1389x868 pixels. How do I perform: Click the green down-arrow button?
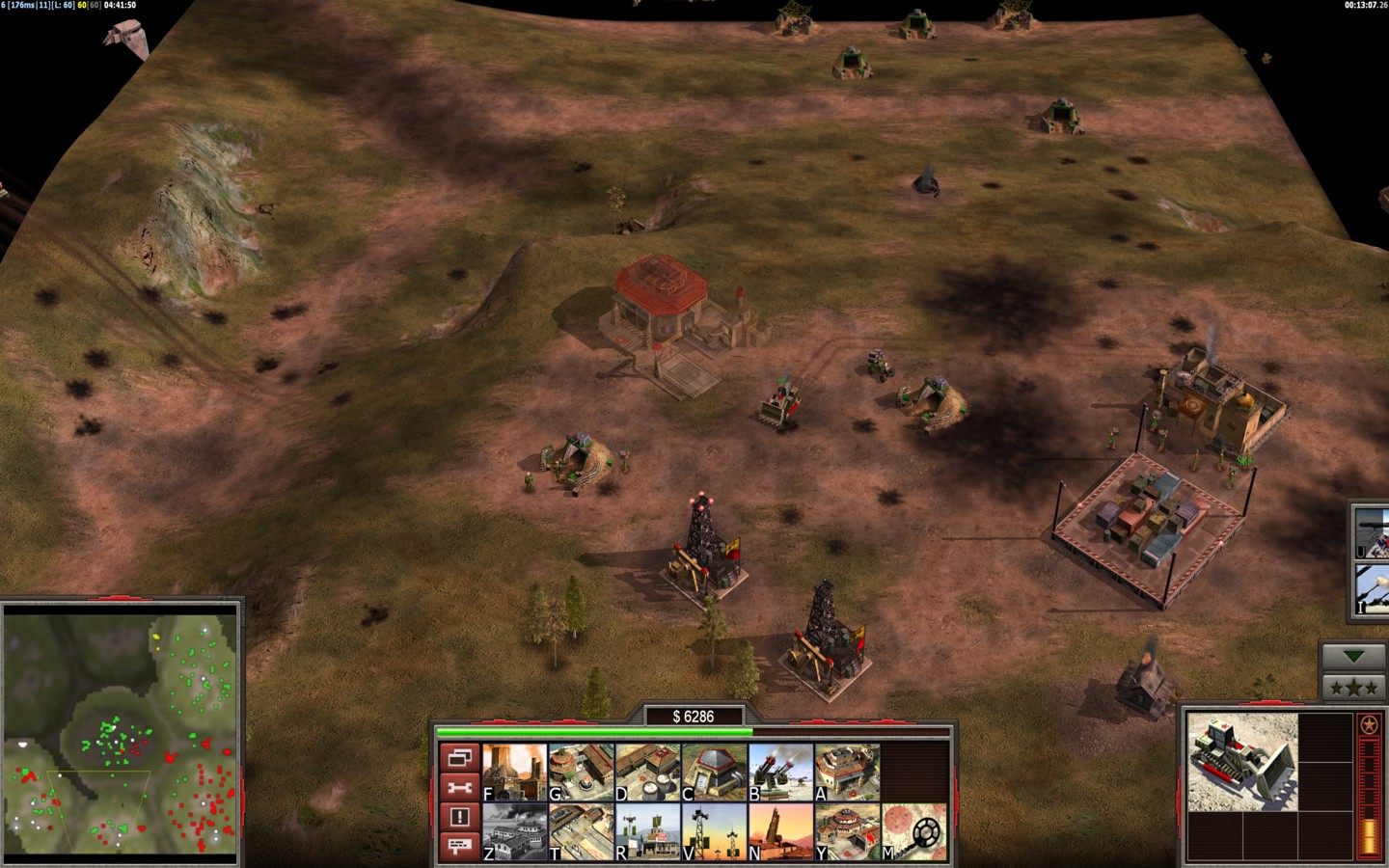[1353, 657]
